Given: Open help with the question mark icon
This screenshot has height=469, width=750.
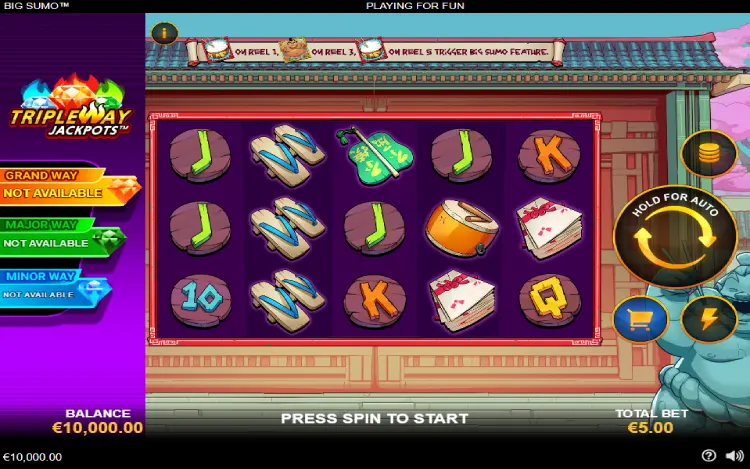Looking at the screenshot, I should 709,456.
